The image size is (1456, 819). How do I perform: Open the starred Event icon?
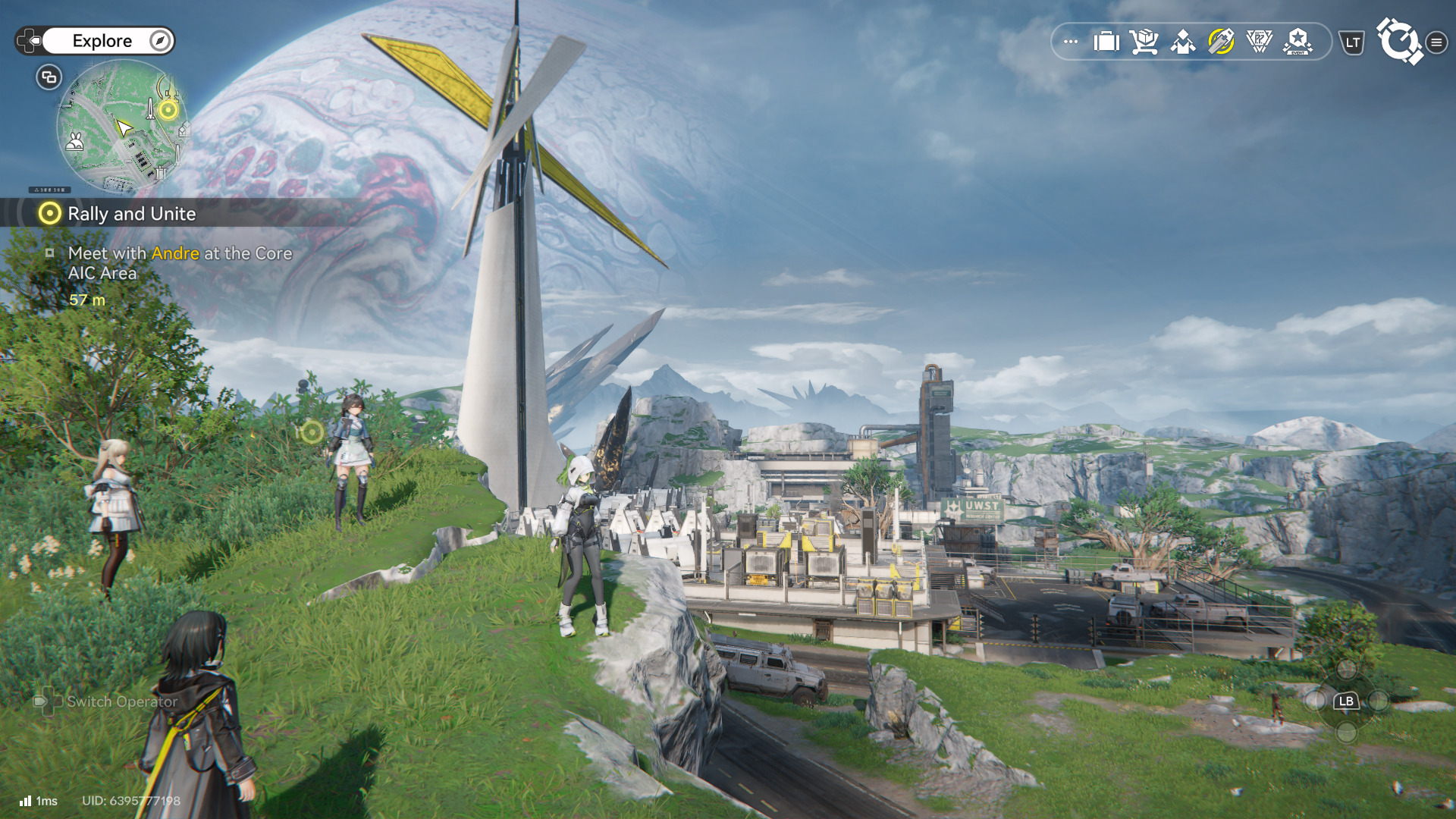tap(1297, 42)
